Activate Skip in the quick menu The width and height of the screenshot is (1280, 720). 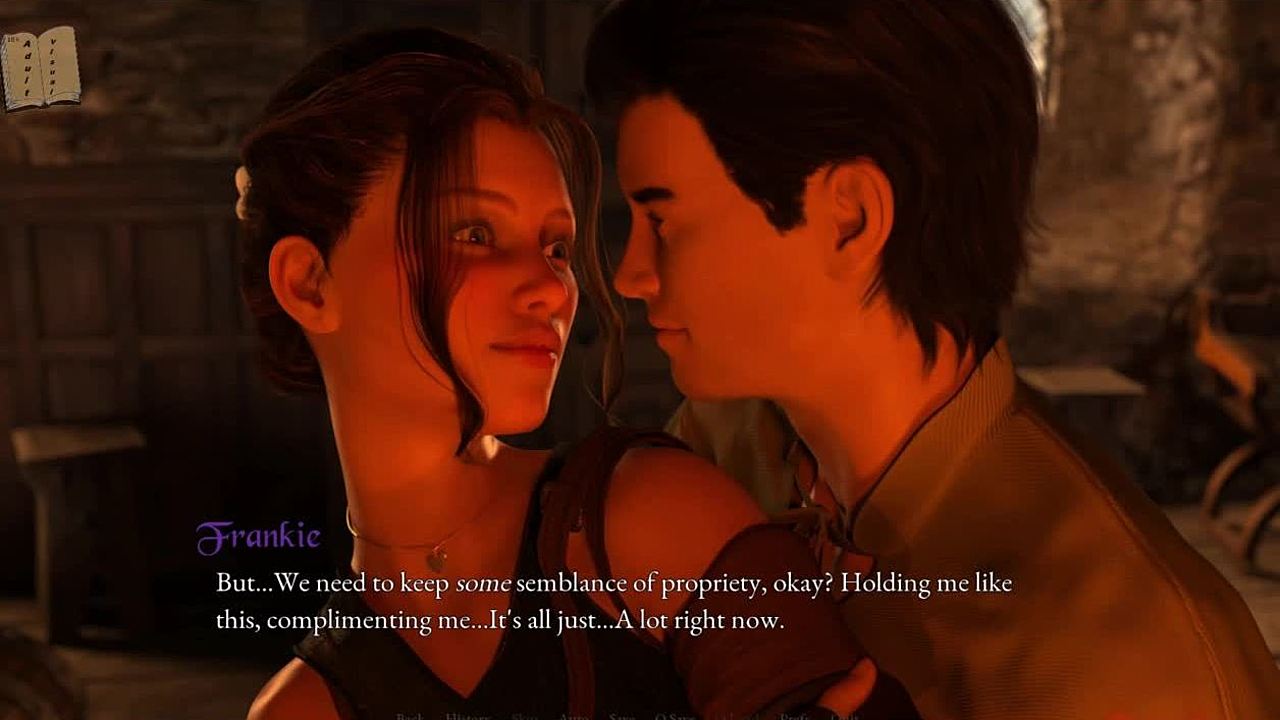click(x=525, y=716)
